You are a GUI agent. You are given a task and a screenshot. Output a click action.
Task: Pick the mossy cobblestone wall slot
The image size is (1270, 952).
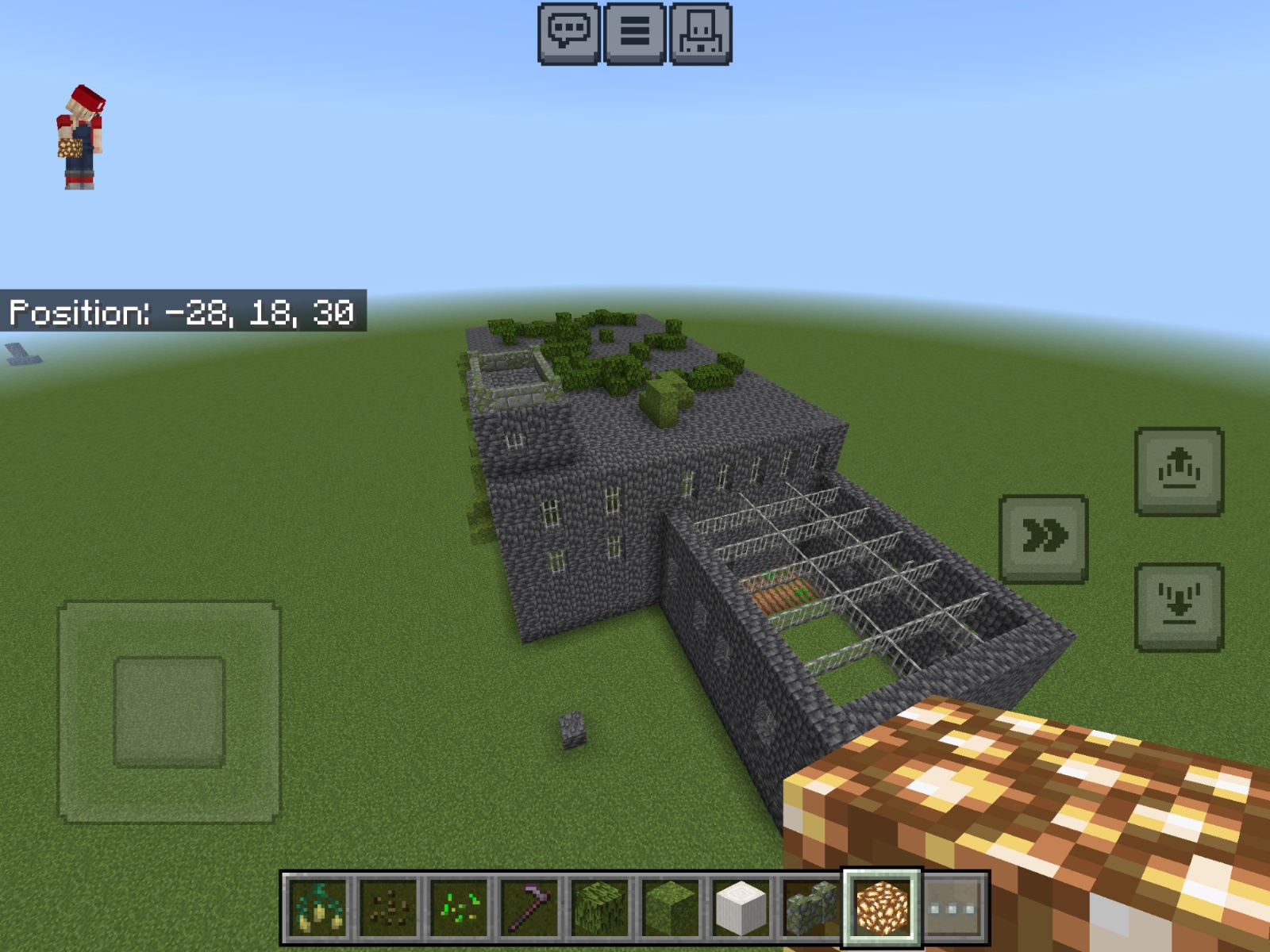[810, 908]
